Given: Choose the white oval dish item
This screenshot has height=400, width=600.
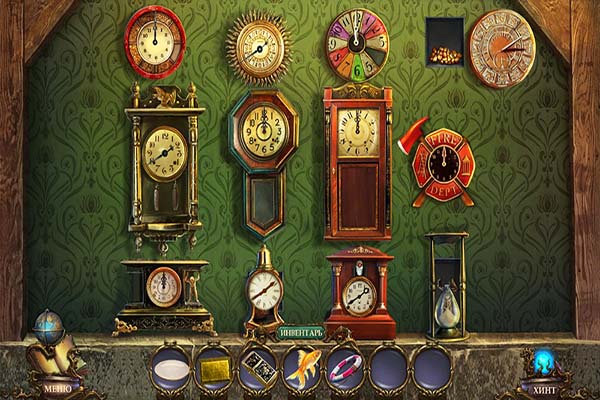Looking at the screenshot, I should [170, 370].
